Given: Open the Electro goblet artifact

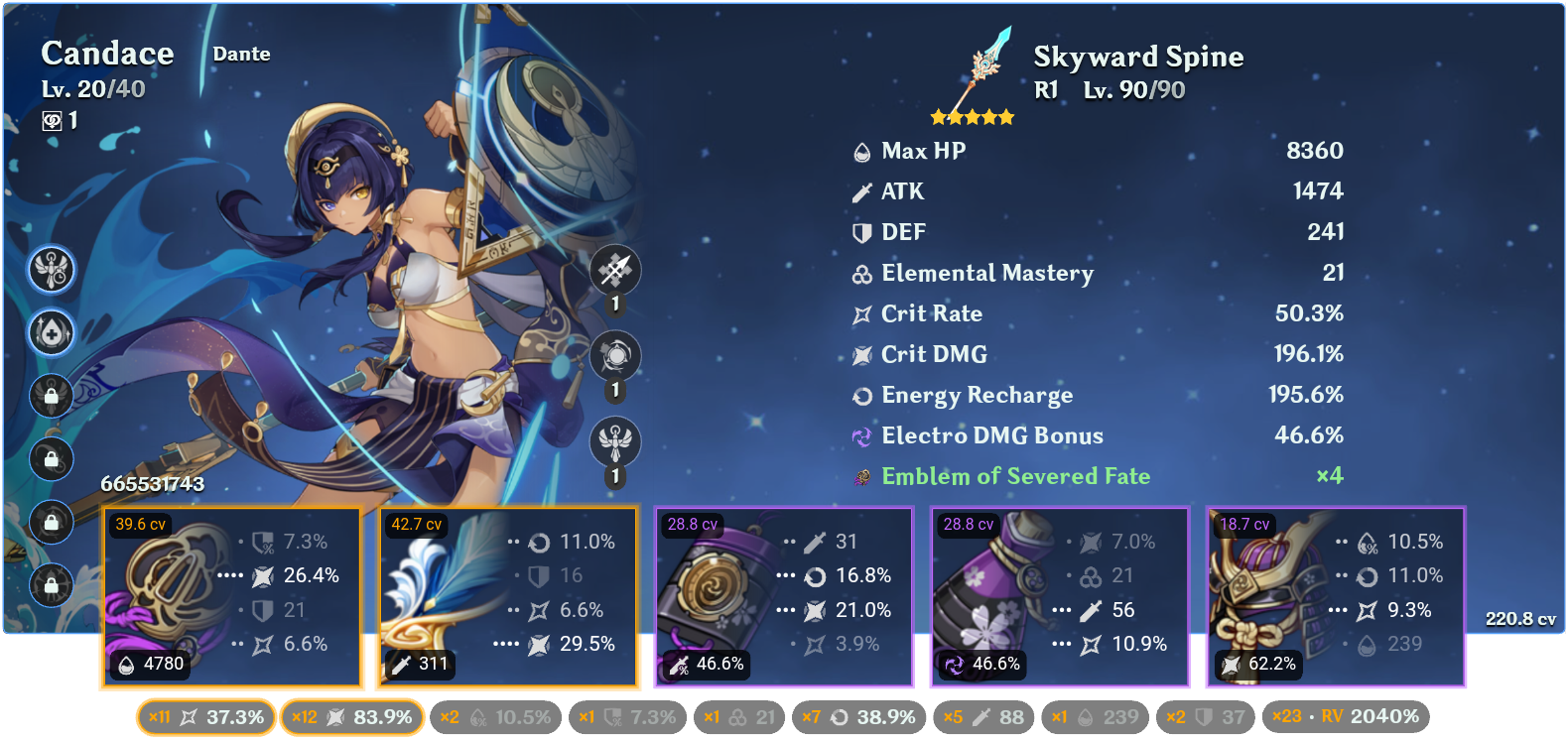Looking at the screenshot, I should (x=1059, y=595).
